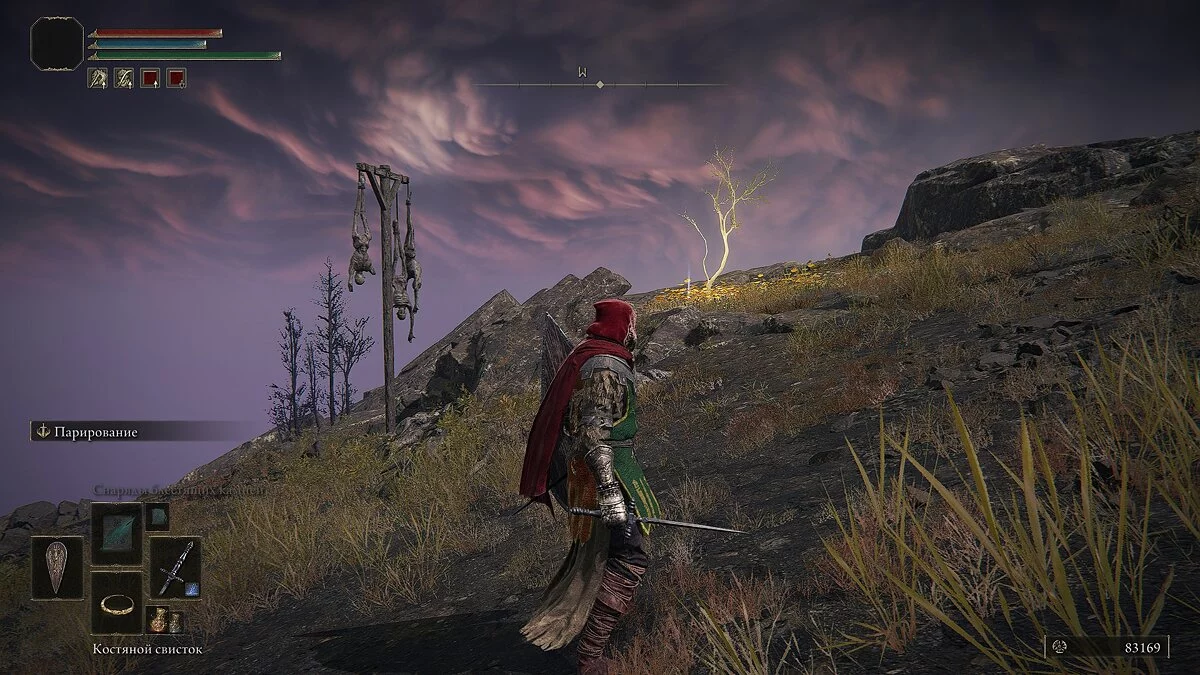This screenshot has width=1200, height=675.
Task: Choose the equipped sword right-hand slot
Action: 176,567
